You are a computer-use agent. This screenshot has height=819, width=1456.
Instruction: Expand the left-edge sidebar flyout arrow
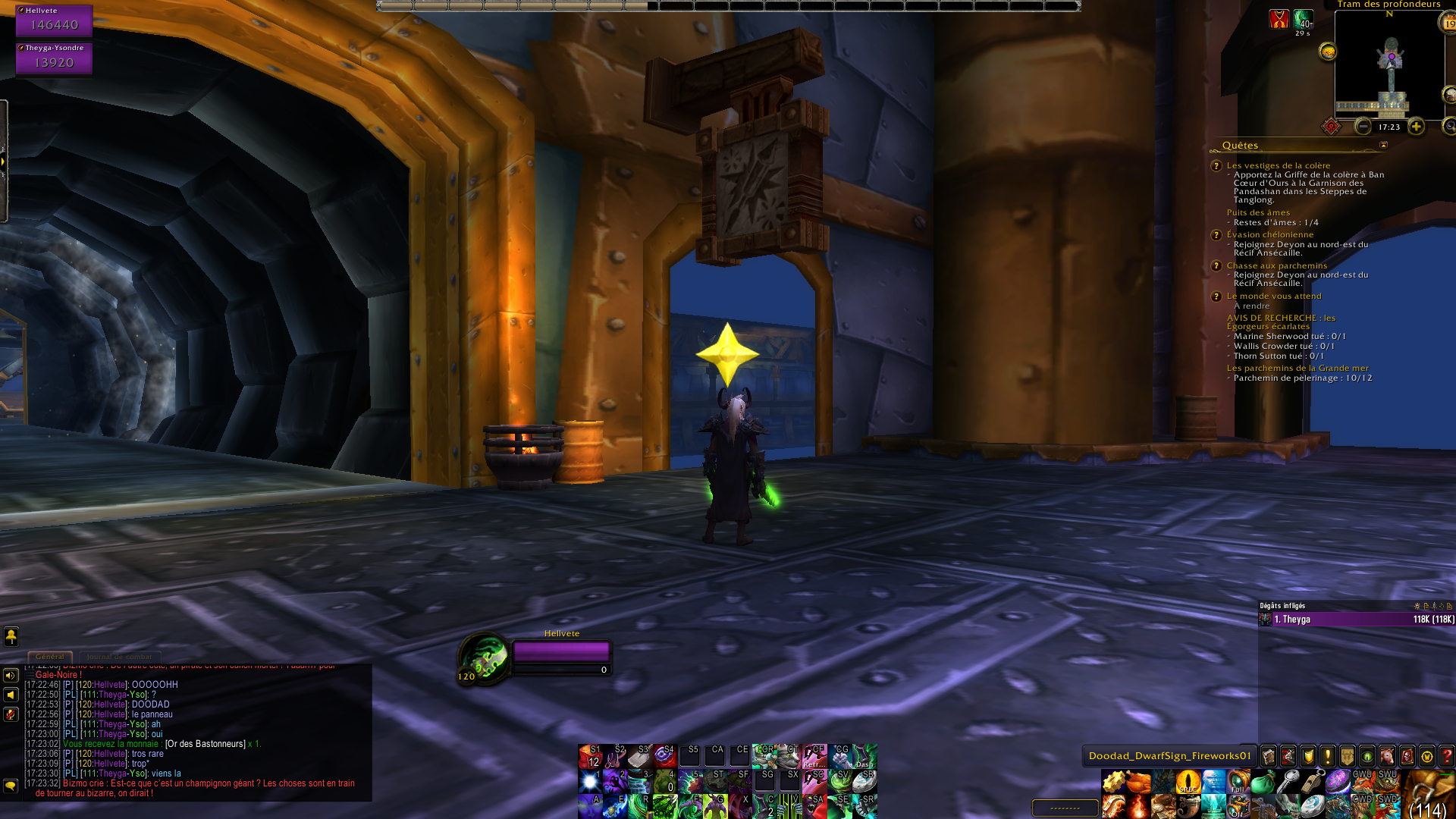click(5, 162)
